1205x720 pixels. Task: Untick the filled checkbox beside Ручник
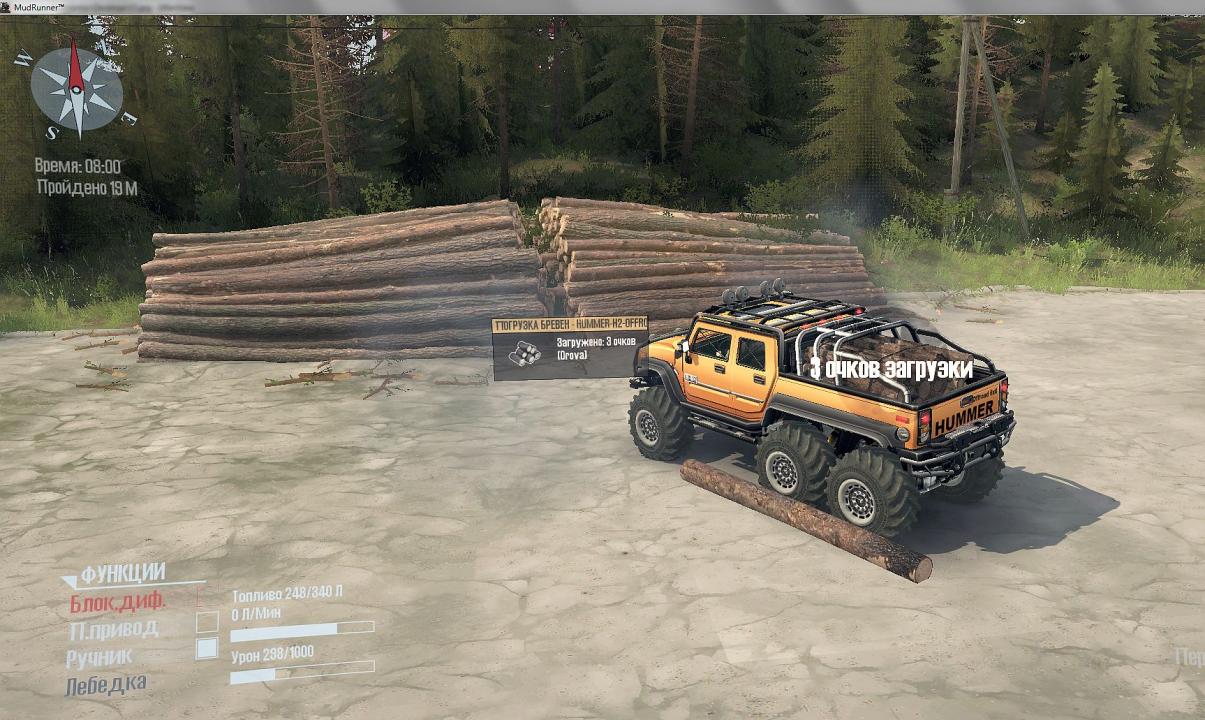coord(207,648)
